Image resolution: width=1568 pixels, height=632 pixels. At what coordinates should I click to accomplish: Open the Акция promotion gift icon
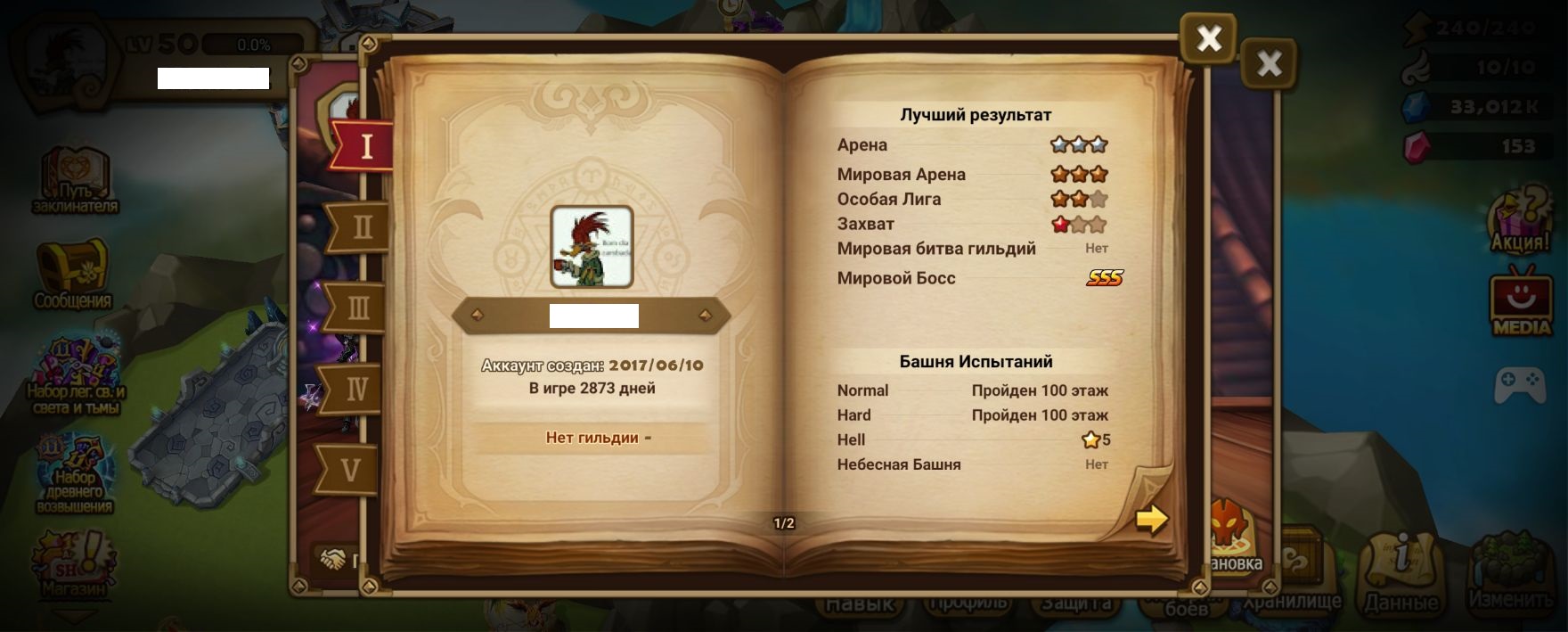(1521, 220)
